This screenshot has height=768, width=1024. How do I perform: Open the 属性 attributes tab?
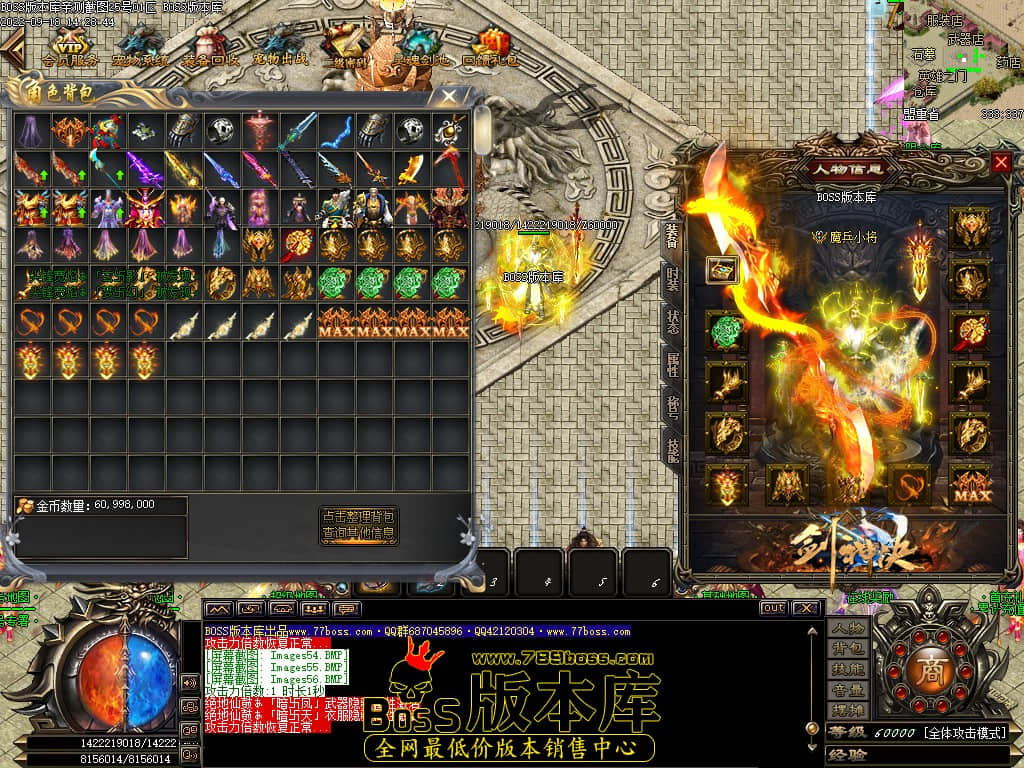tap(674, 363)
